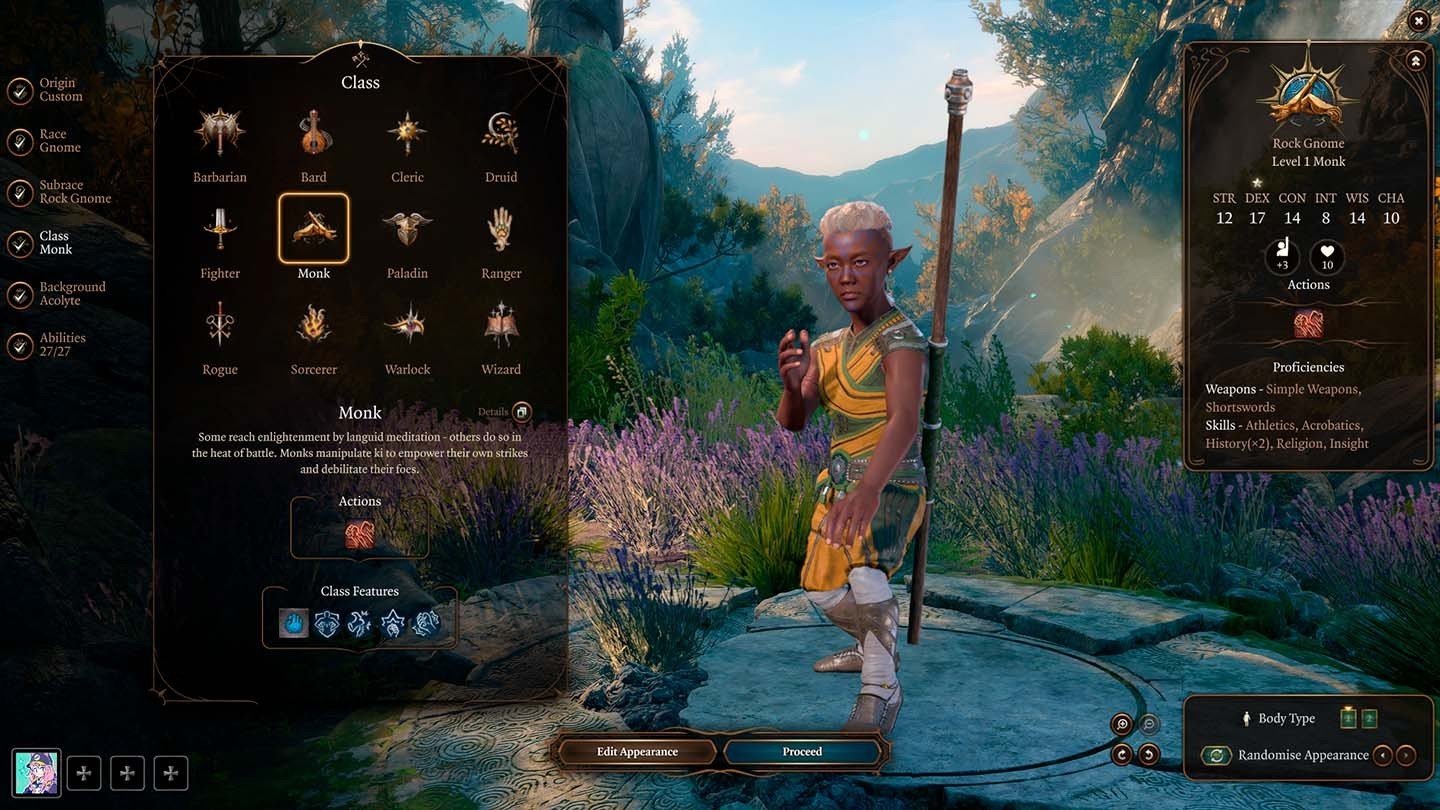Close the character creation screen
The height and width of the screenshot is (810, 1440).
pyautogui.click(x=1418, y=20)
